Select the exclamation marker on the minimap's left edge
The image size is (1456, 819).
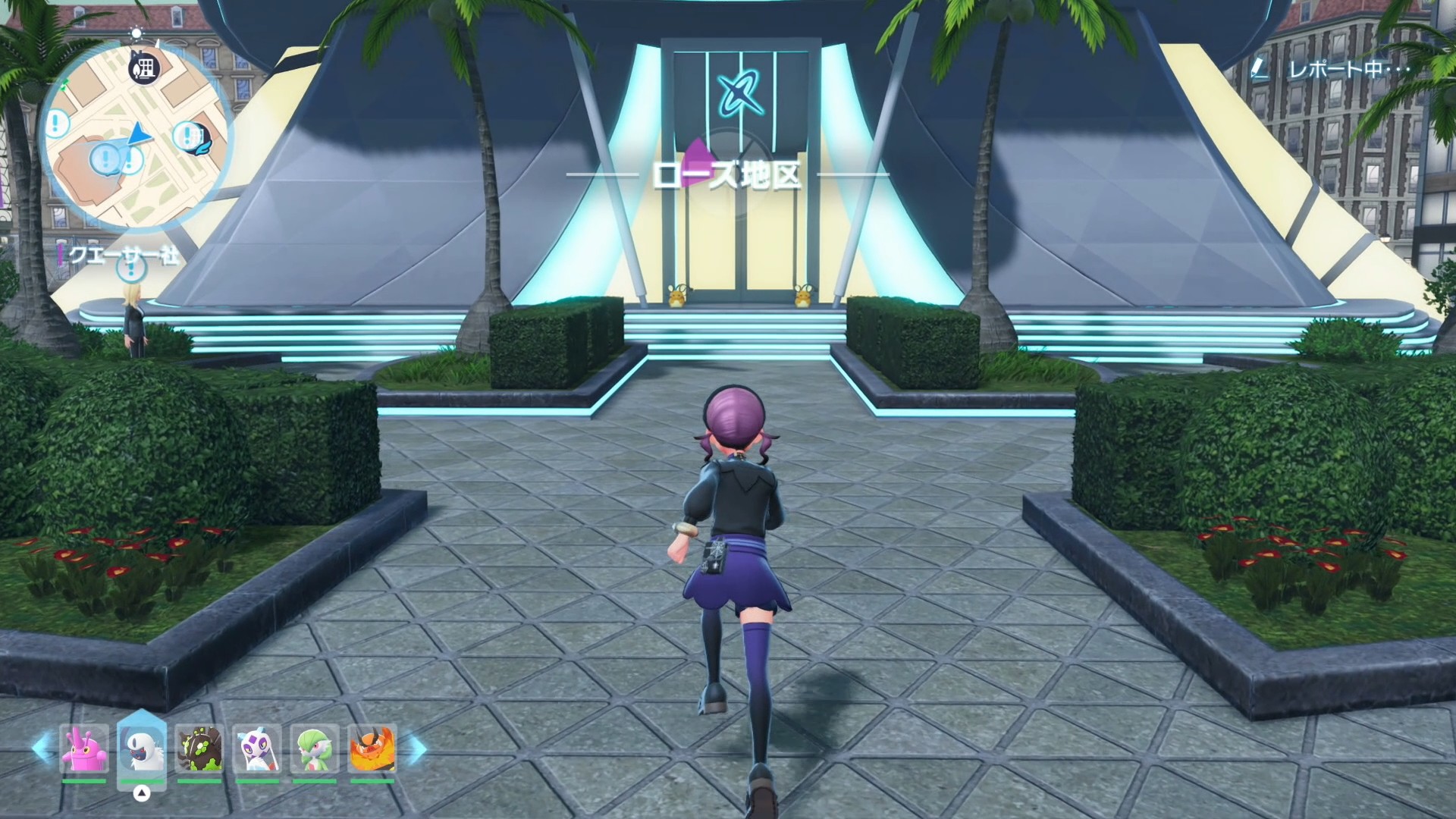58,122
